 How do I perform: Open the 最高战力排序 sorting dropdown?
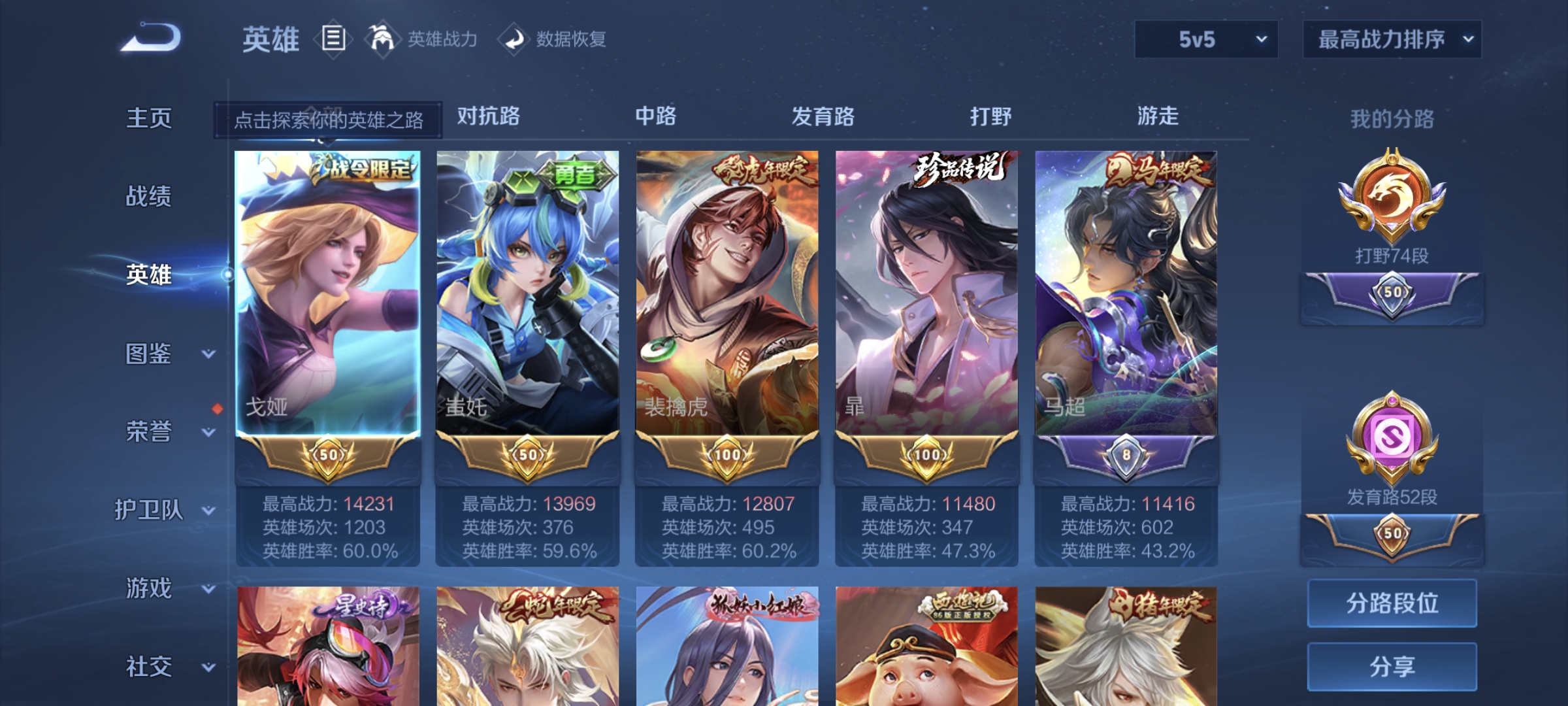tap(1392, 39)
